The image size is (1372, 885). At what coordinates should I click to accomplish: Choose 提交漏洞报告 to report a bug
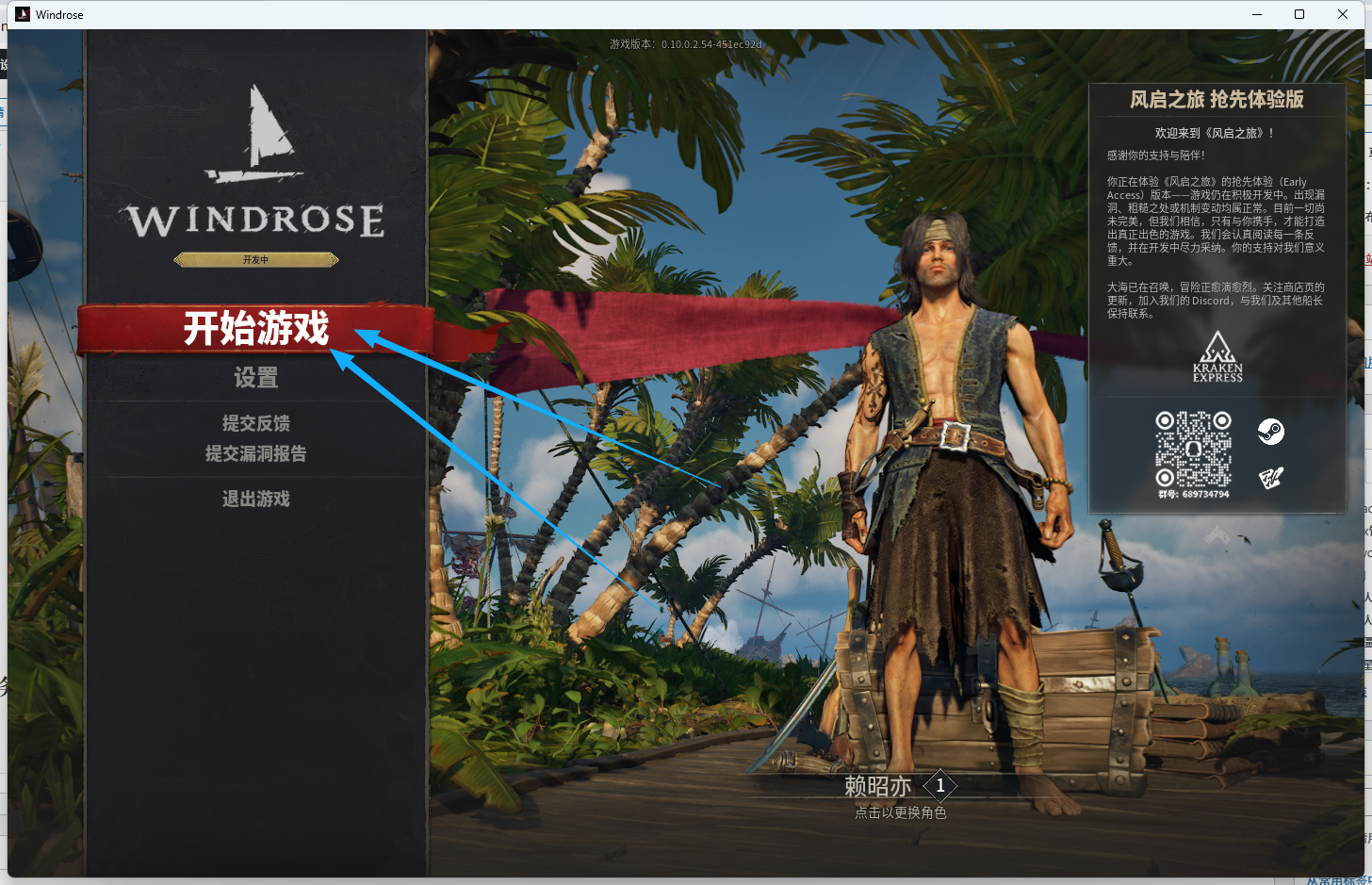point(255,453)
